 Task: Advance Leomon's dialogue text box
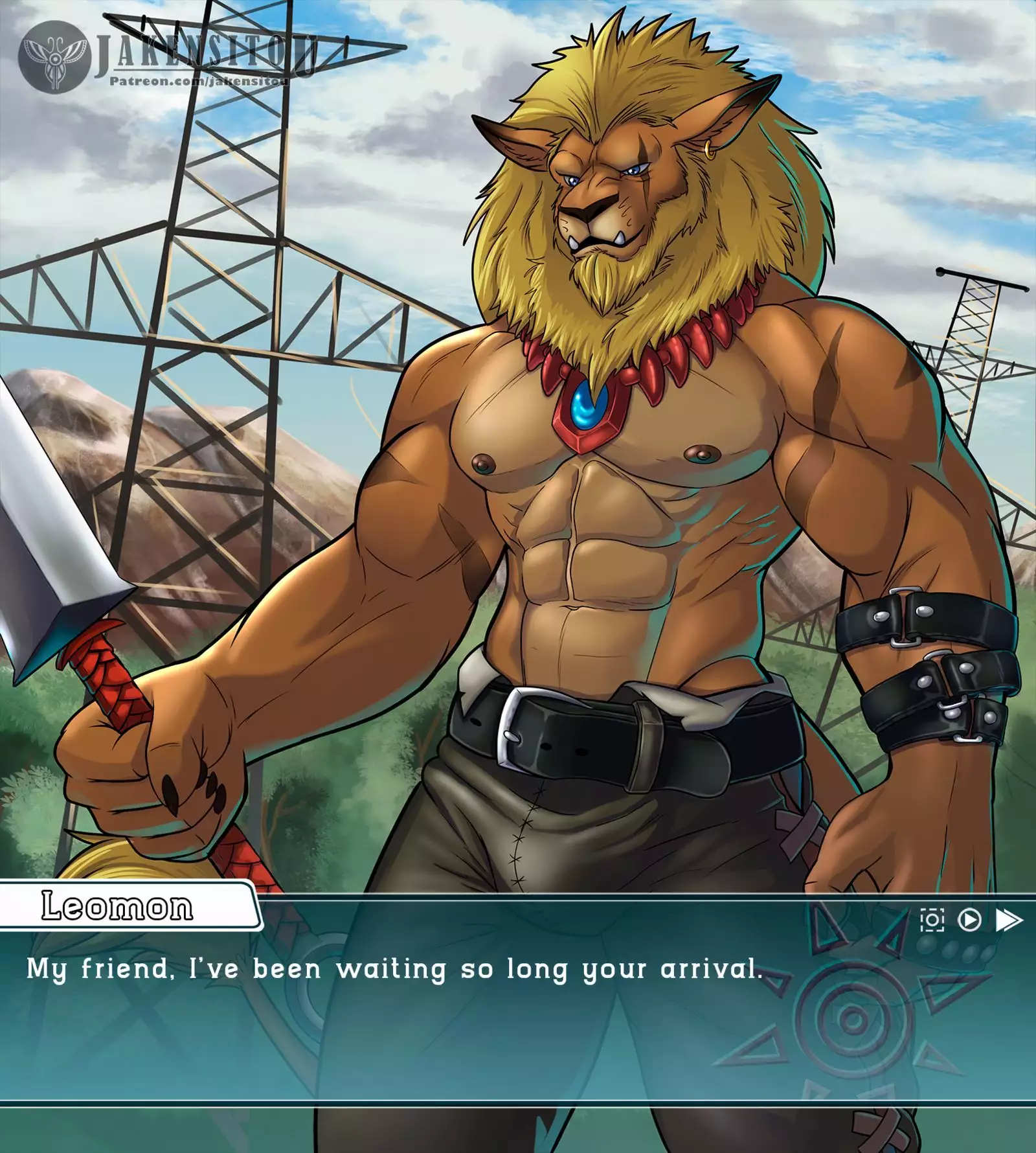[x=453, y=1010]
